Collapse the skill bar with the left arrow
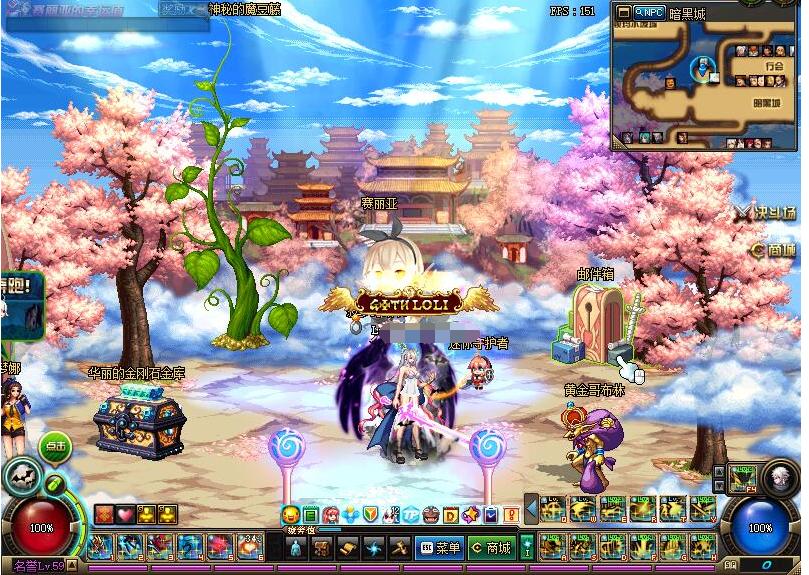Viewport: 809px width, 575px height. pos(532,510)
